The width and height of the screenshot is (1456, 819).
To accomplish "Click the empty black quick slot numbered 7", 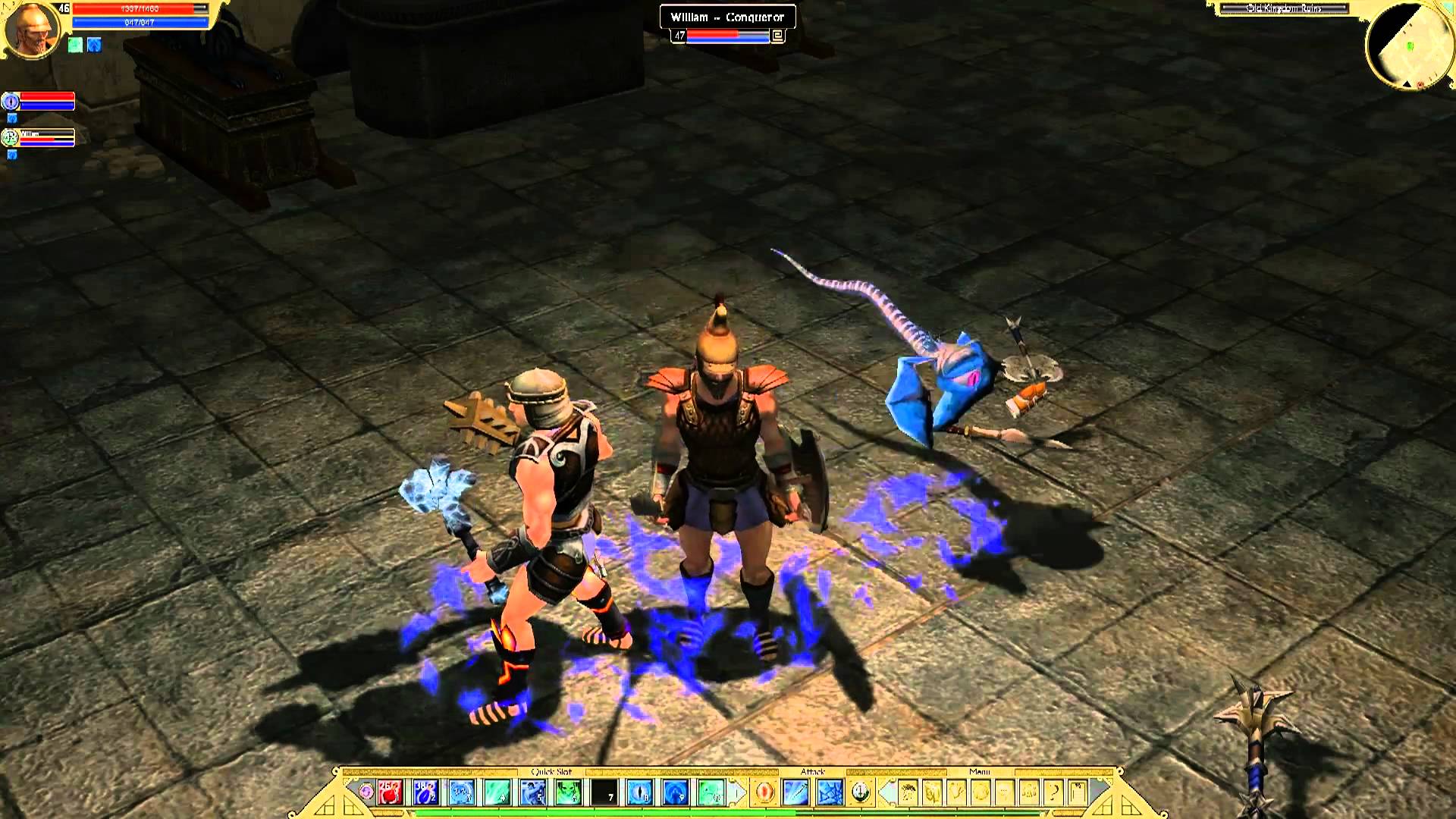I will [604, 792].
